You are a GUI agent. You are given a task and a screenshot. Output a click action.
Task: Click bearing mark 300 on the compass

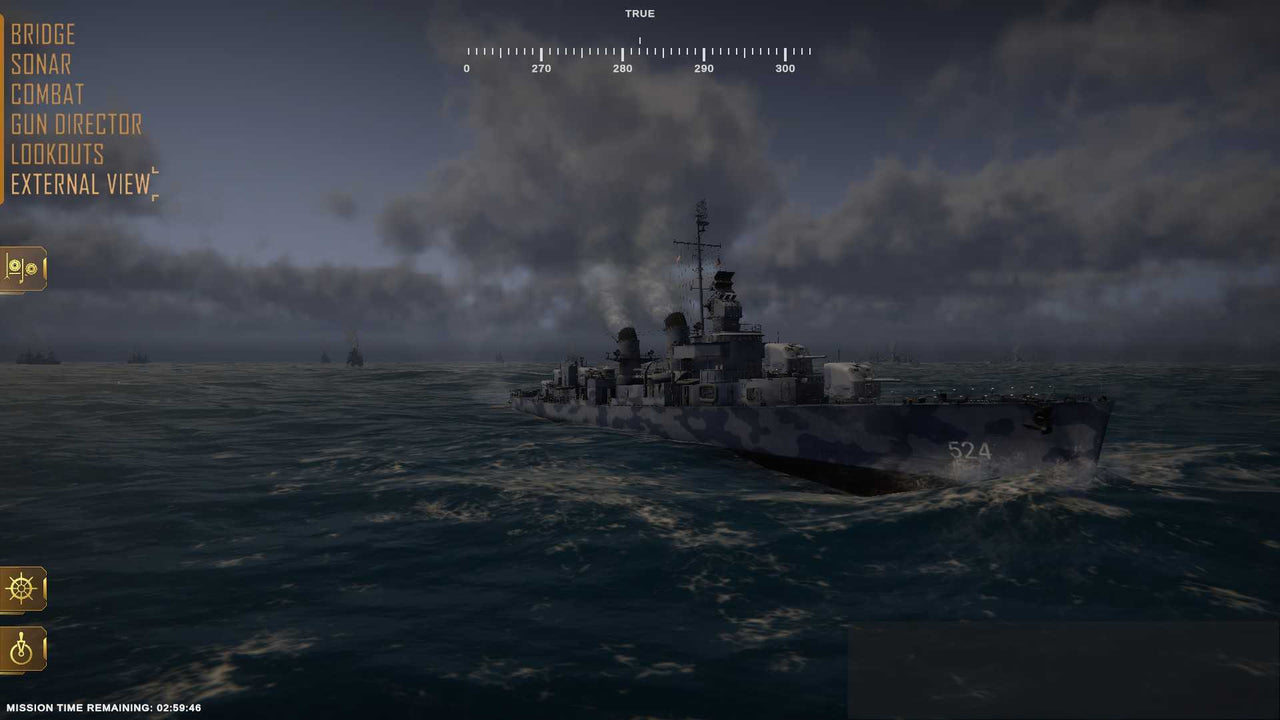tap(785, 68)
